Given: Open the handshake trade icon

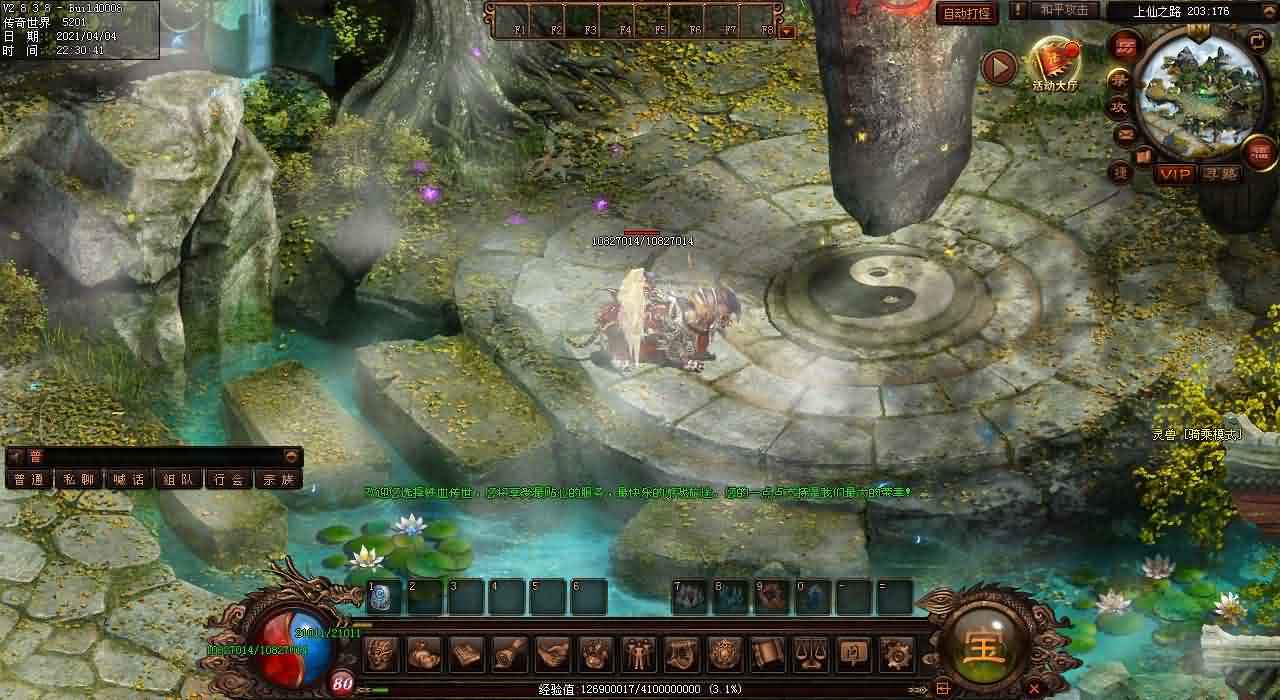Looking at the screenshot, I should [x=552, y=654].
